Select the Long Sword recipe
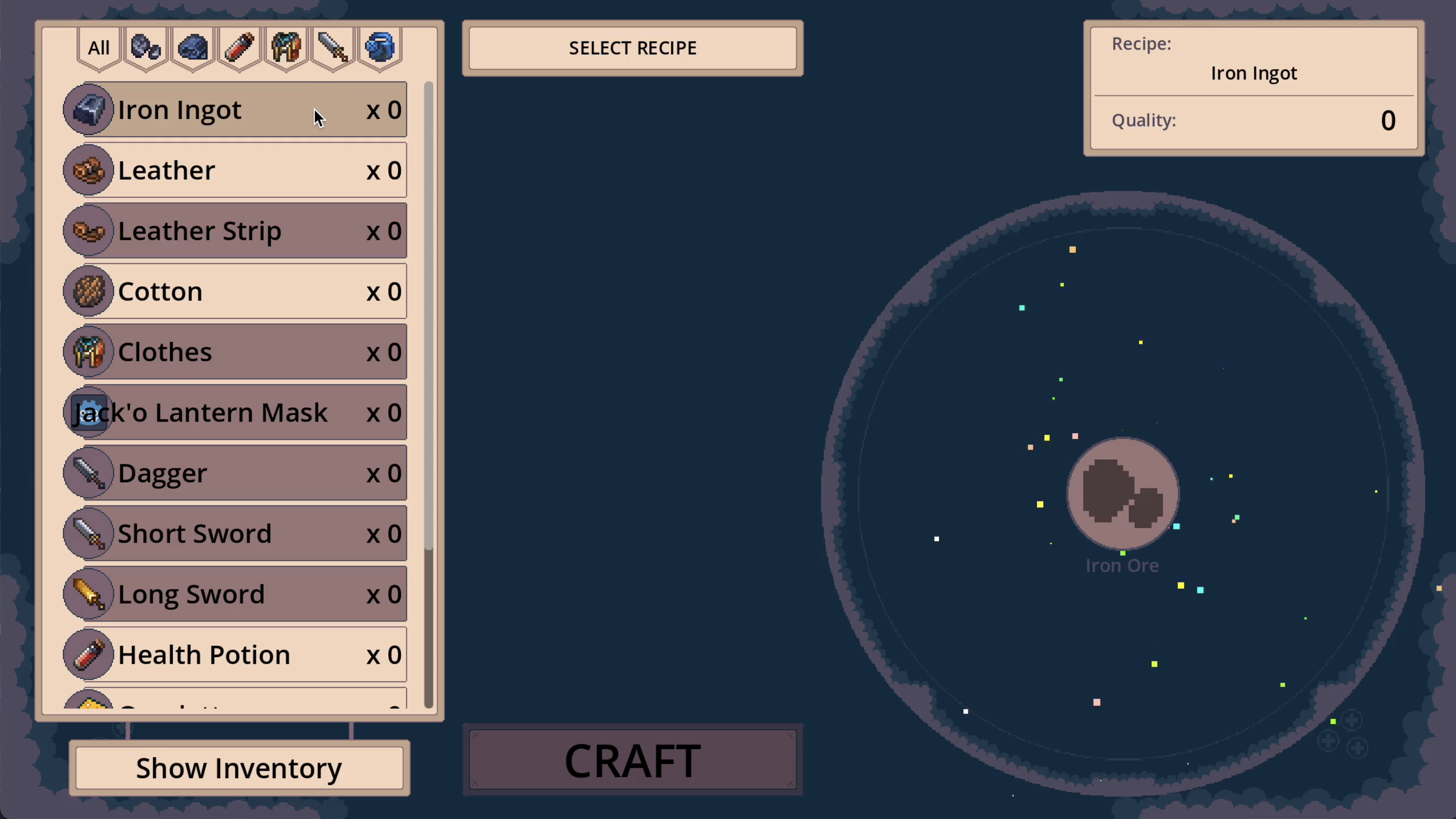 (x=235, y=594)
